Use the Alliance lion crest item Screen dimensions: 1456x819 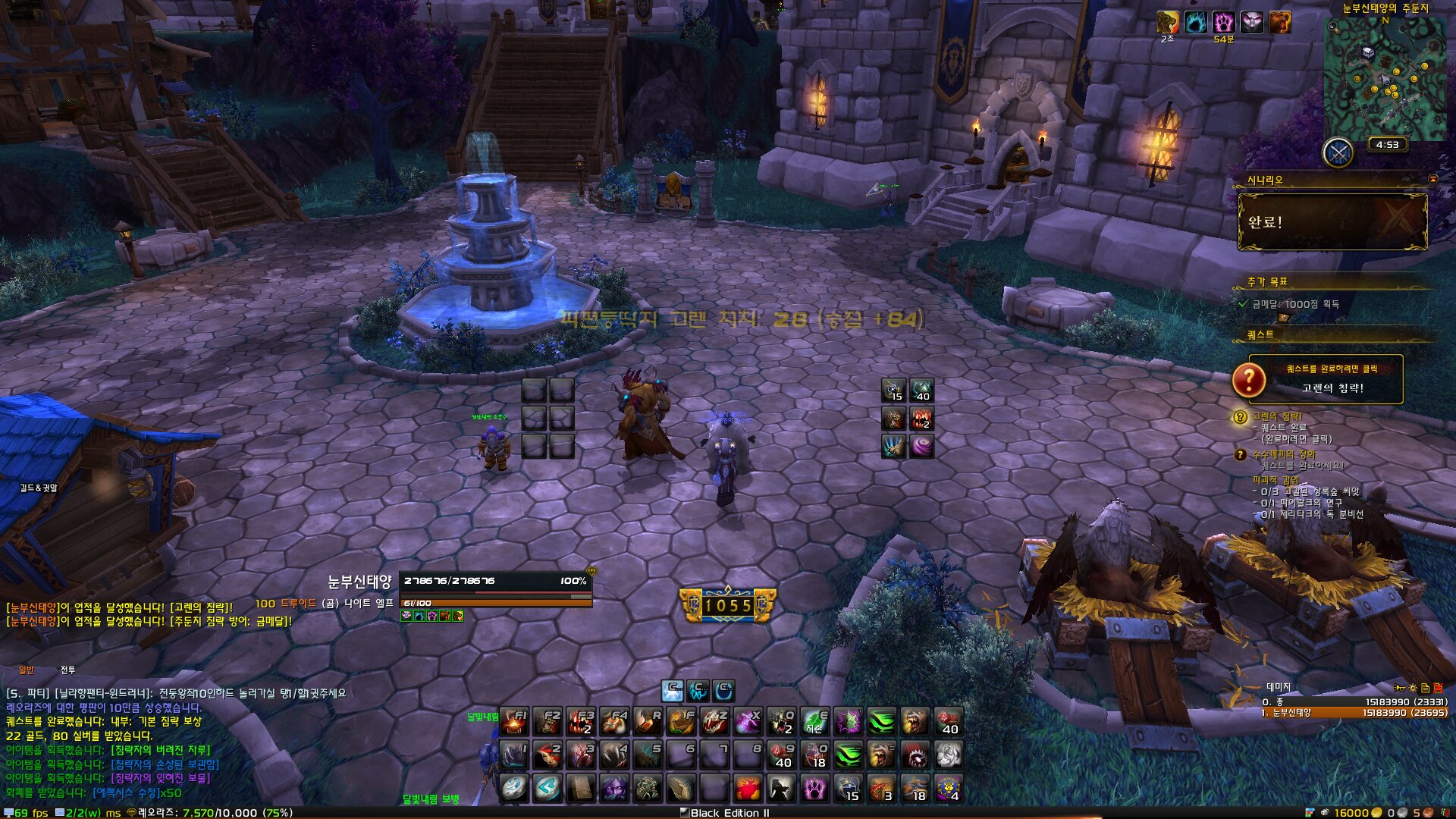click(948, 788)
